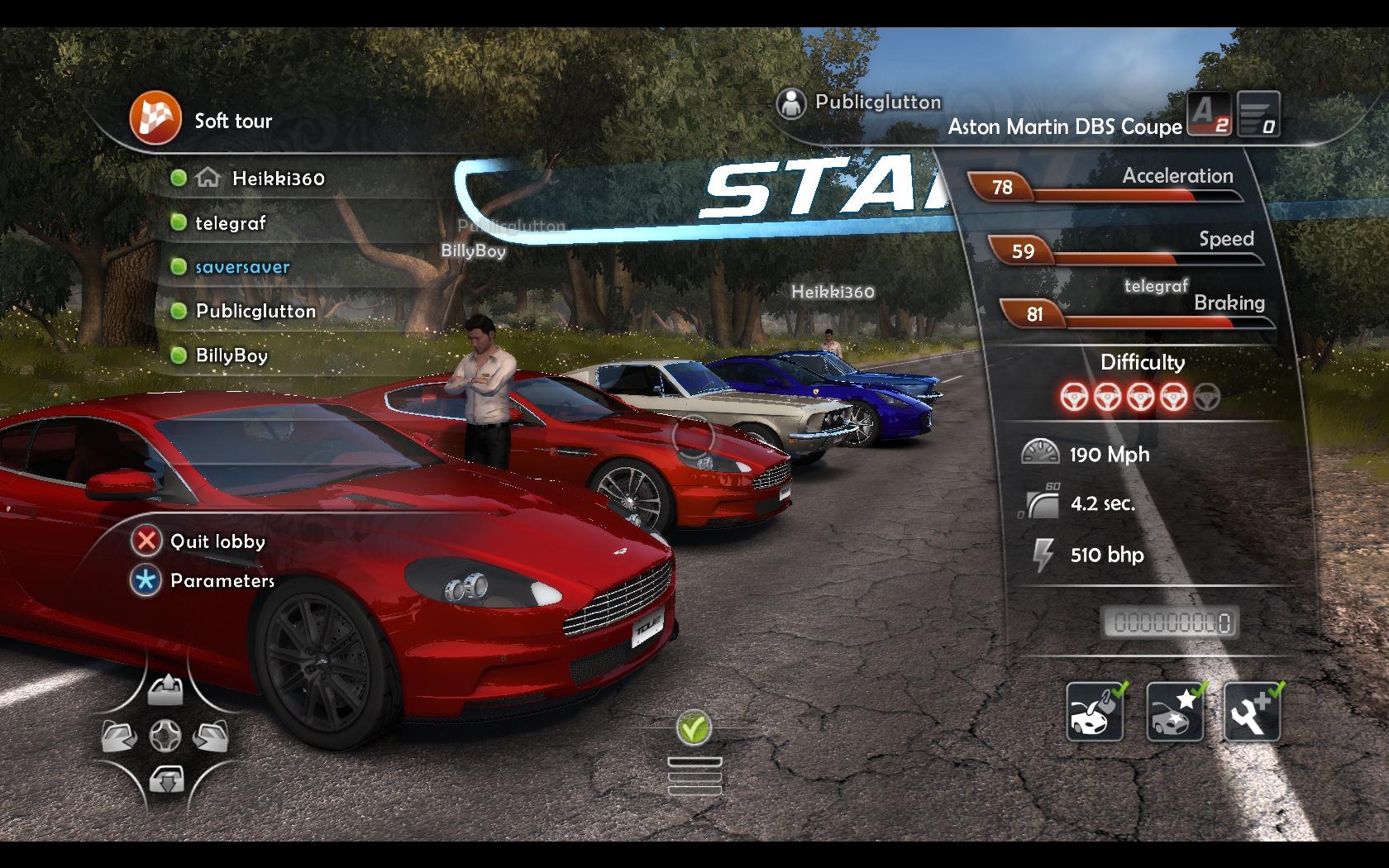Click the A2 car class badge

(x=1209, y=113)
